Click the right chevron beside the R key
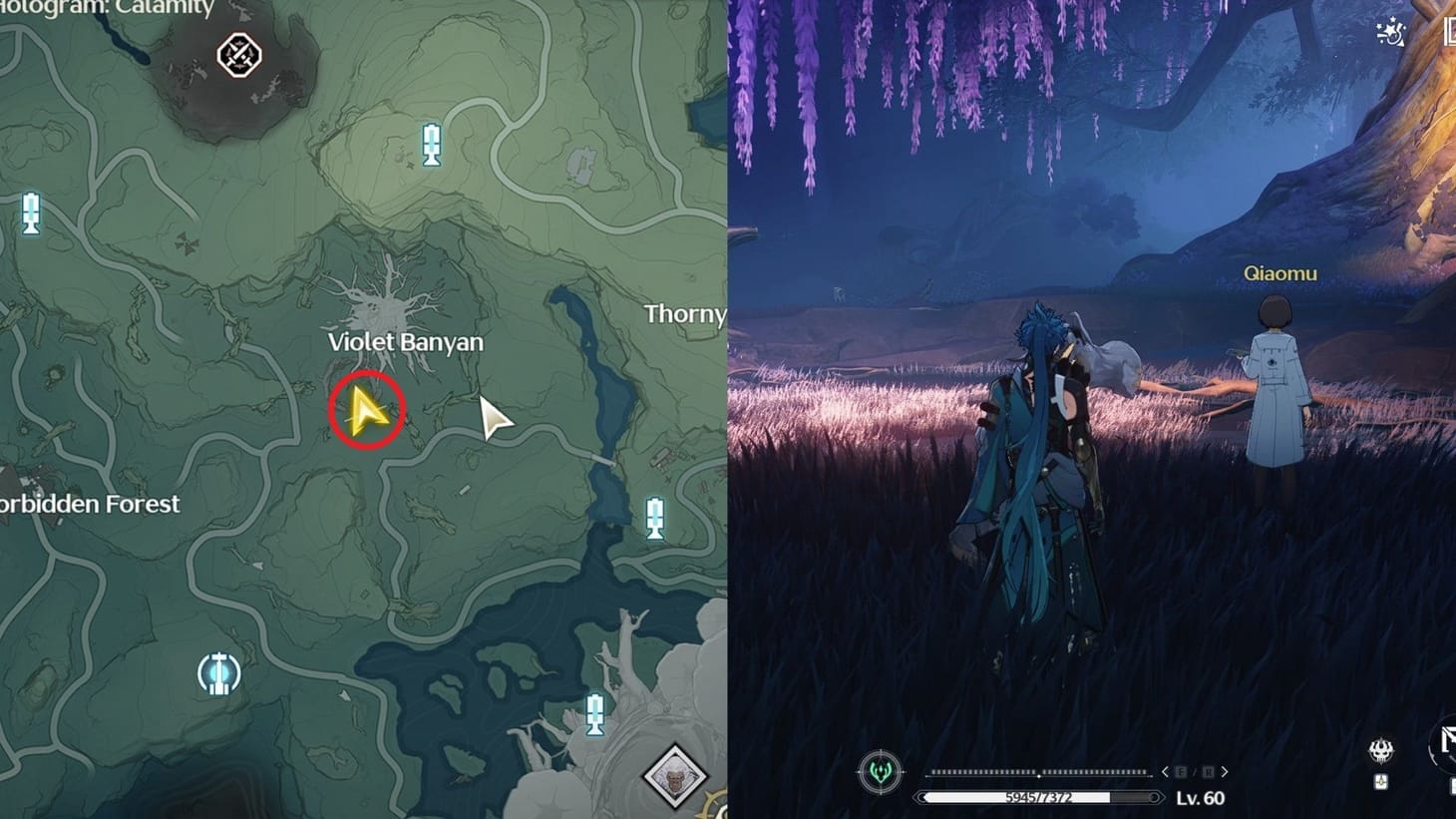Screen dimensions: 1456x819 (1224, 772)
